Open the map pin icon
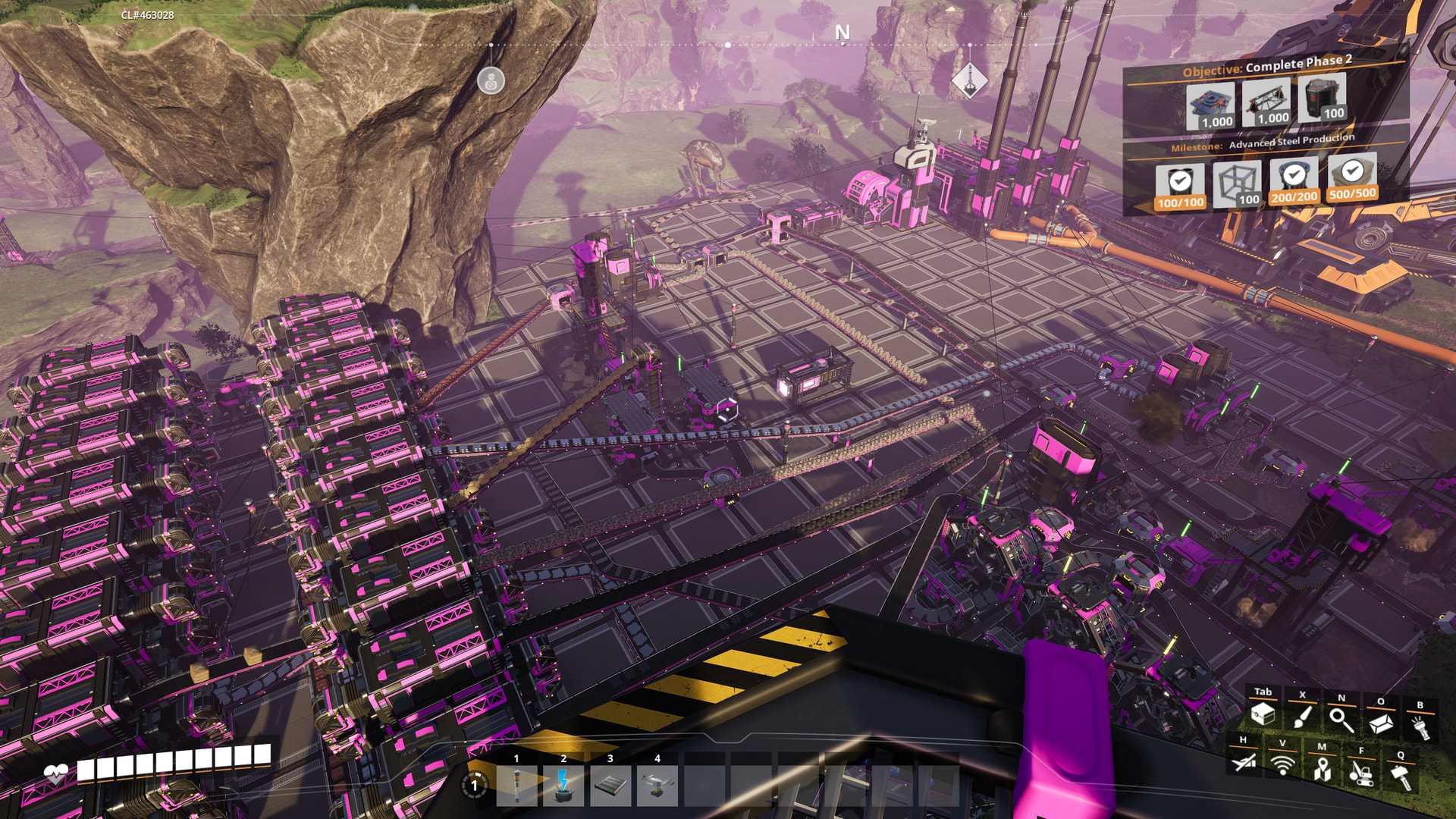Image resolution: width=1456 pixels, height=819 pixels. (1322, 768)
